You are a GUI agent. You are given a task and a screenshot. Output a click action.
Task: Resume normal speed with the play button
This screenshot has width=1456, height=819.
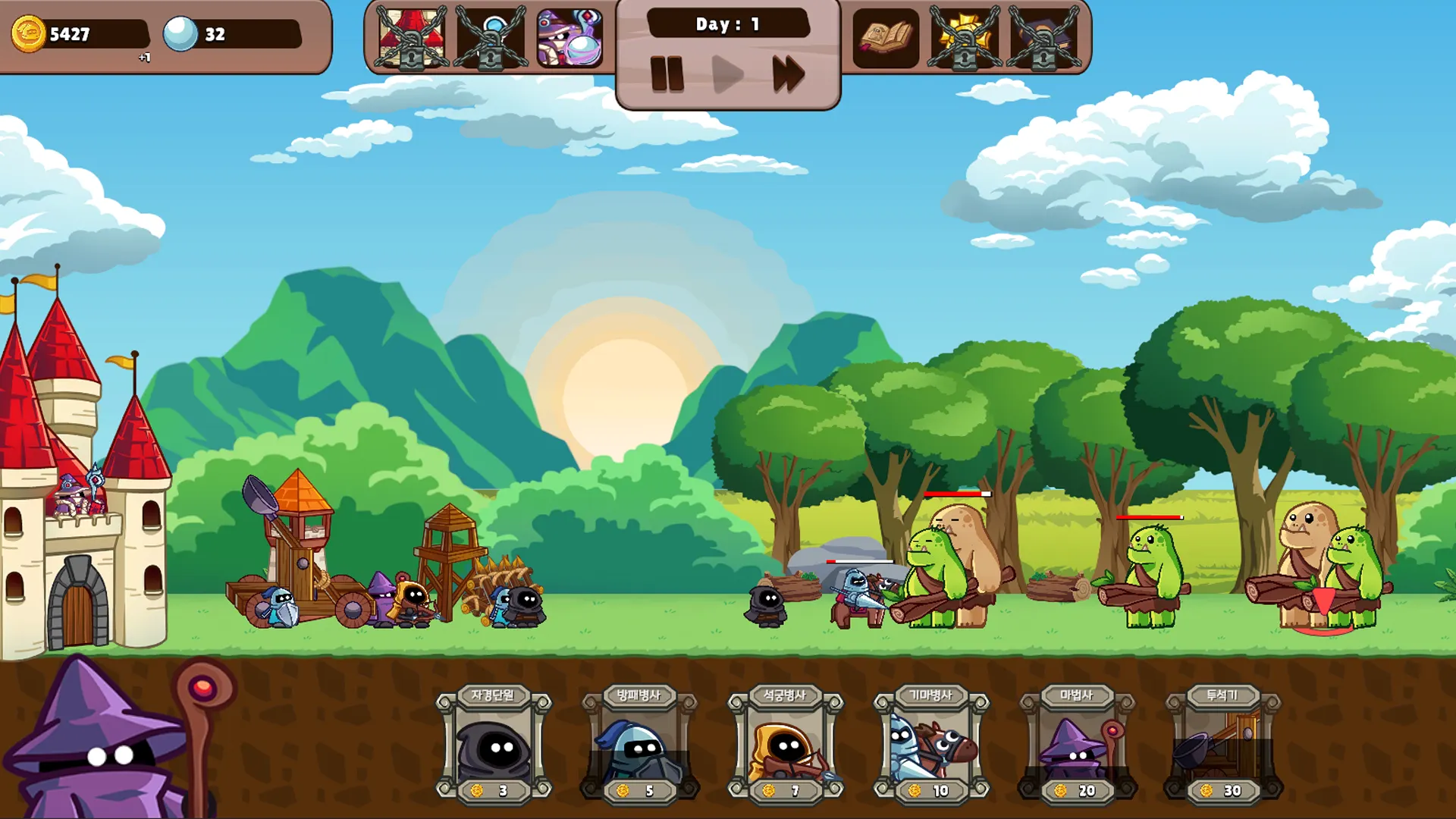(x=728, y=74)
